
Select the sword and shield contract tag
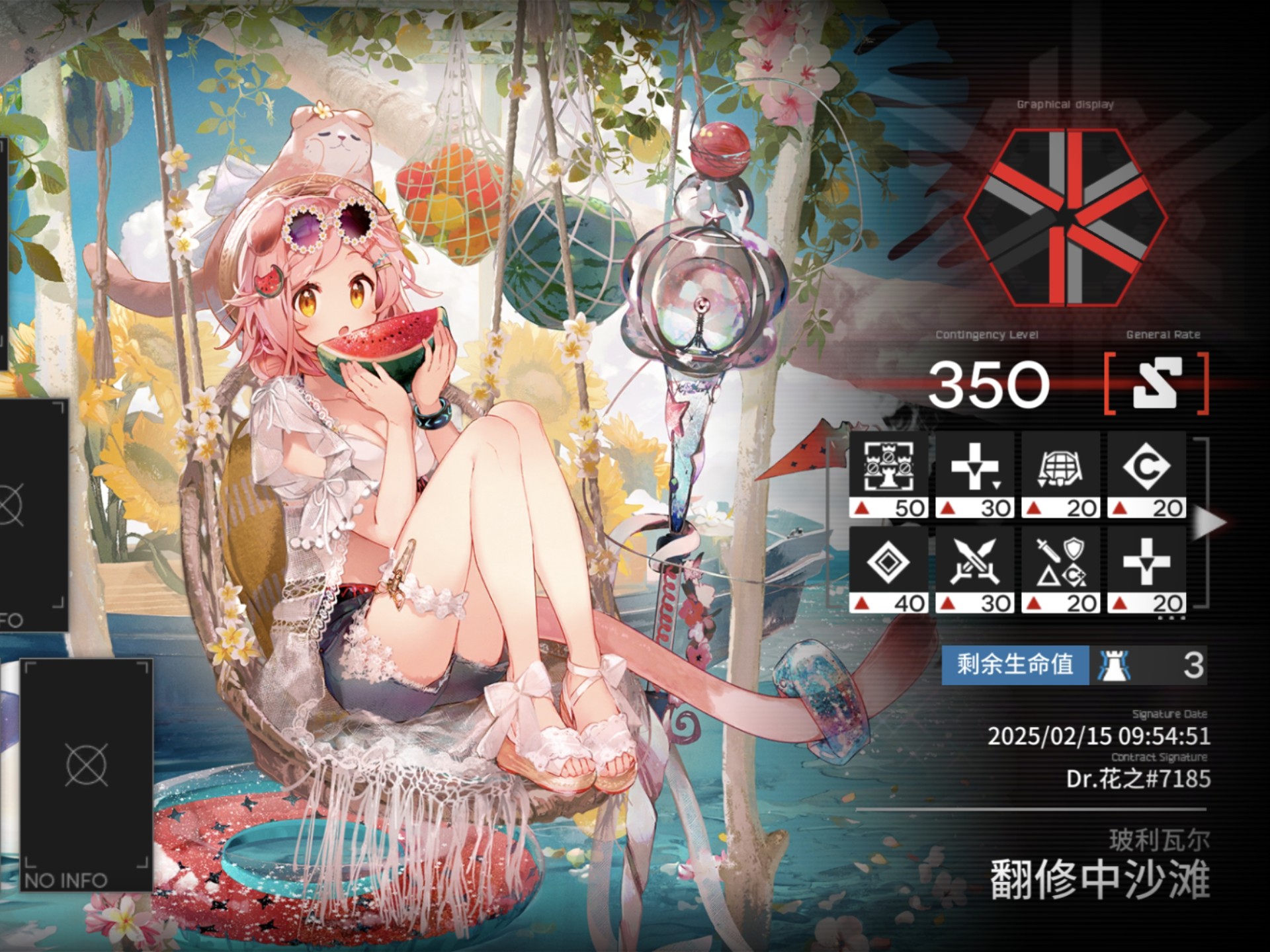[1061, 569]
